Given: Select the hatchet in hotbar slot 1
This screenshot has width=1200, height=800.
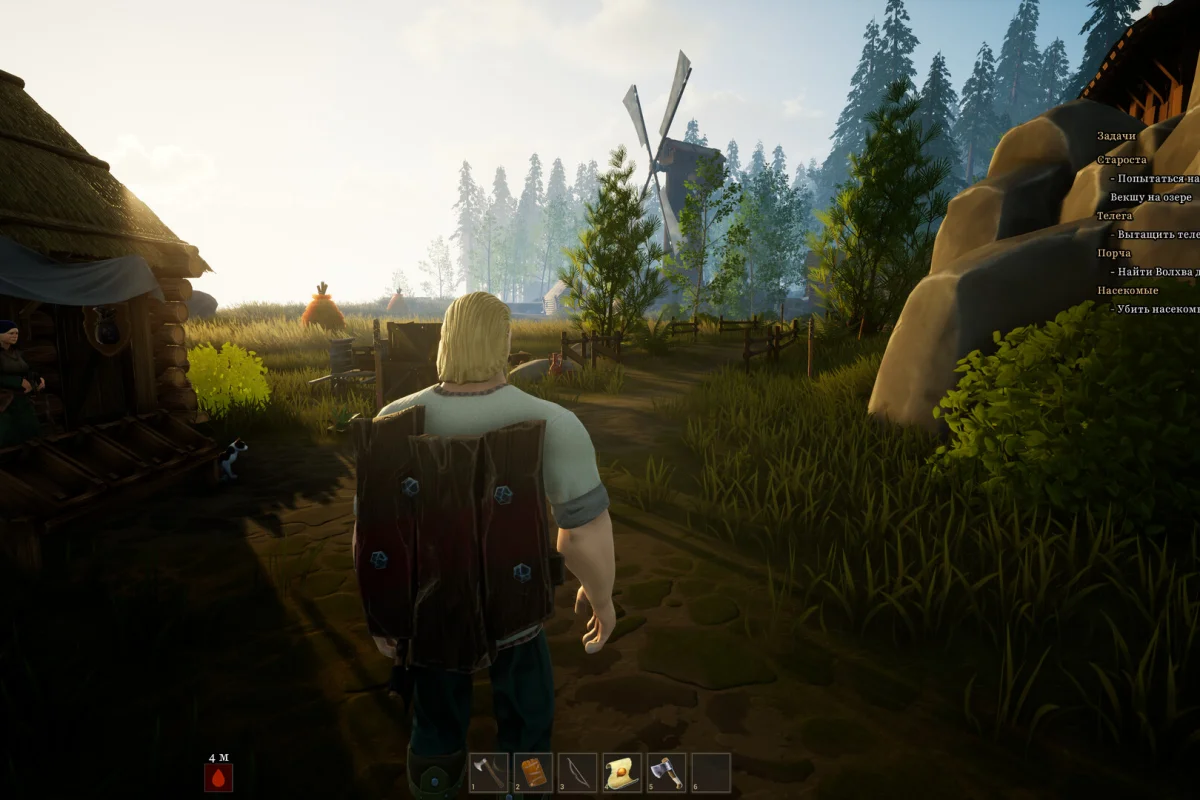Looking at the screenshot, I should 489,772.
